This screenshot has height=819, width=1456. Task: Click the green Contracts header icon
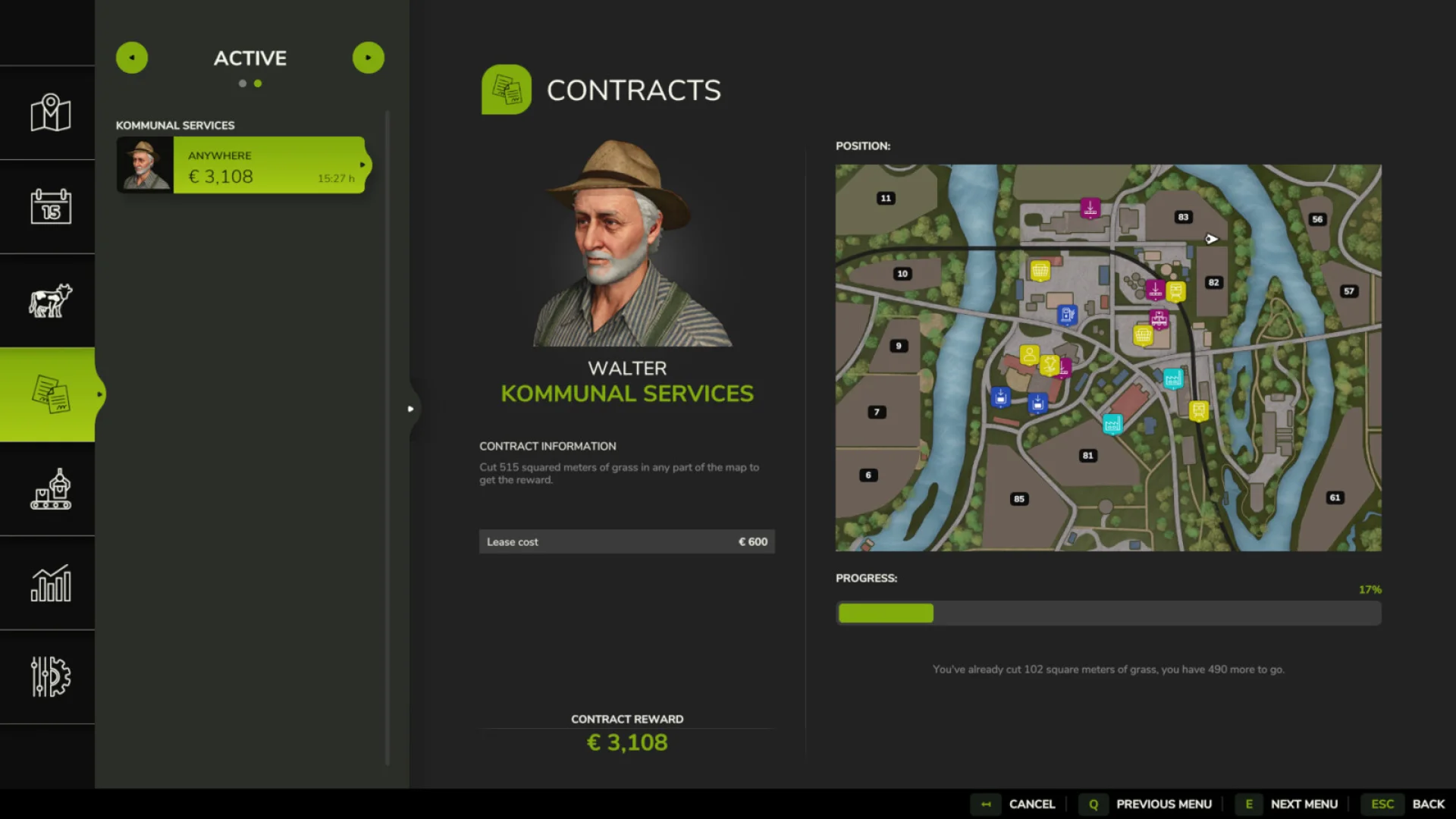(507, 89)
